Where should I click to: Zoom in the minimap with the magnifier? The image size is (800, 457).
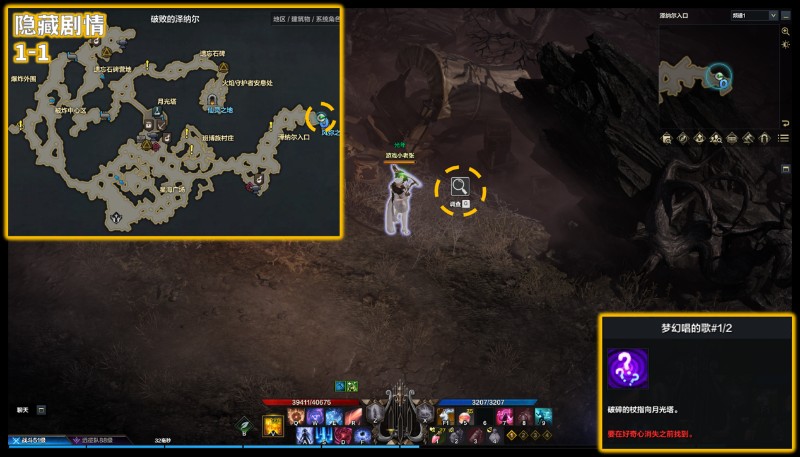786,32
